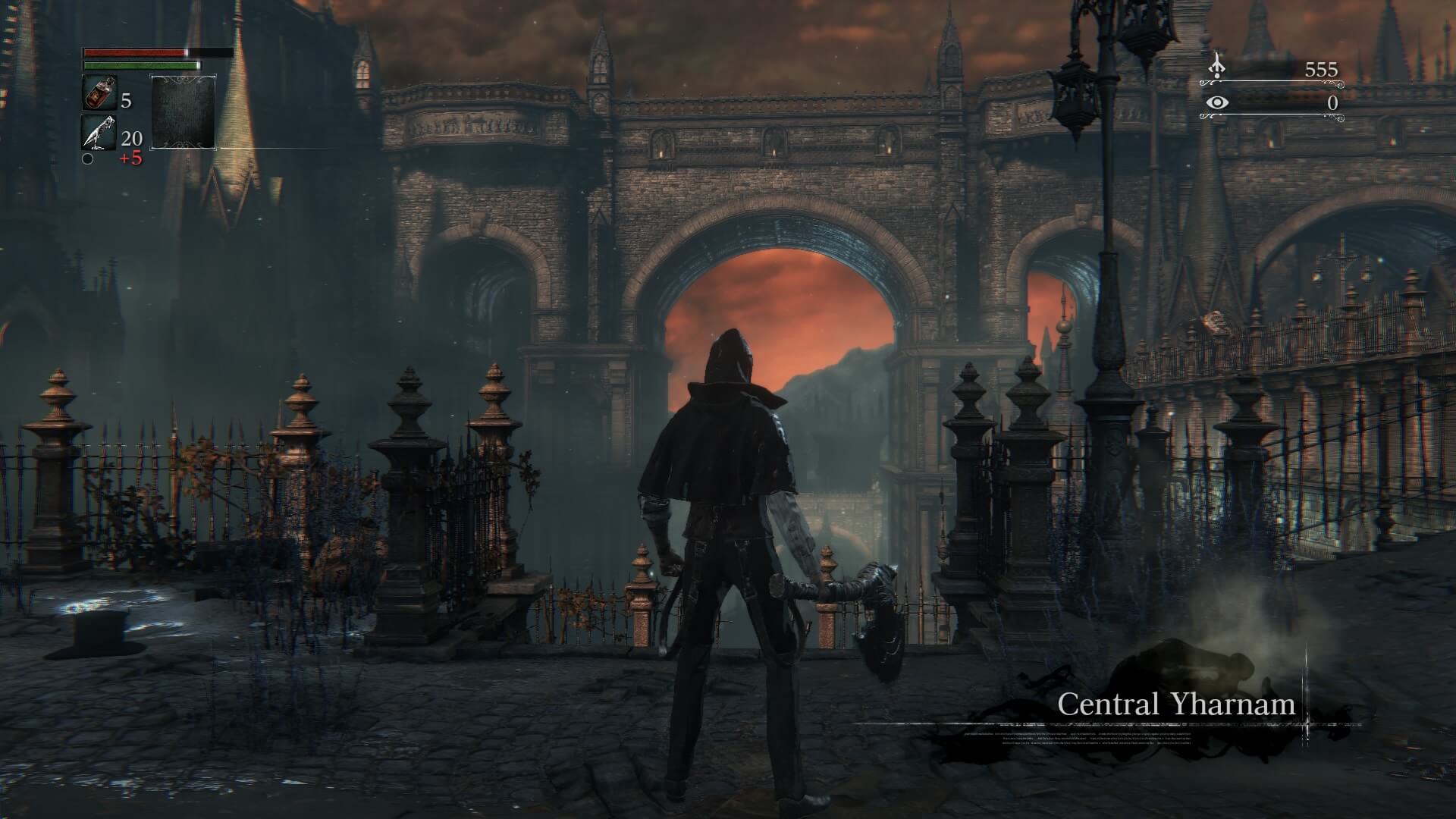The height and width of the screenshot is (819, 1456).
Task: Expand the weapon display box in the HUD
Action: (182, 114)
